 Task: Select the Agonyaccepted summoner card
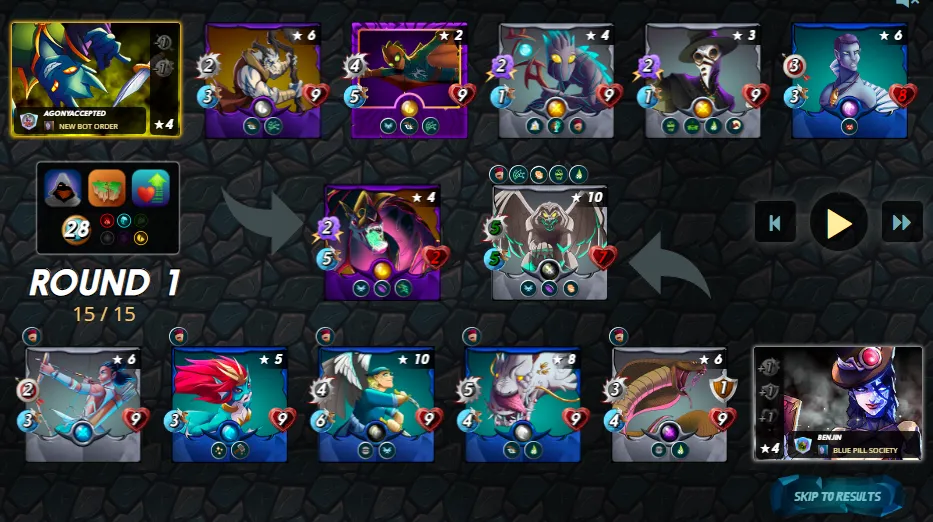(x=96, y=79)
